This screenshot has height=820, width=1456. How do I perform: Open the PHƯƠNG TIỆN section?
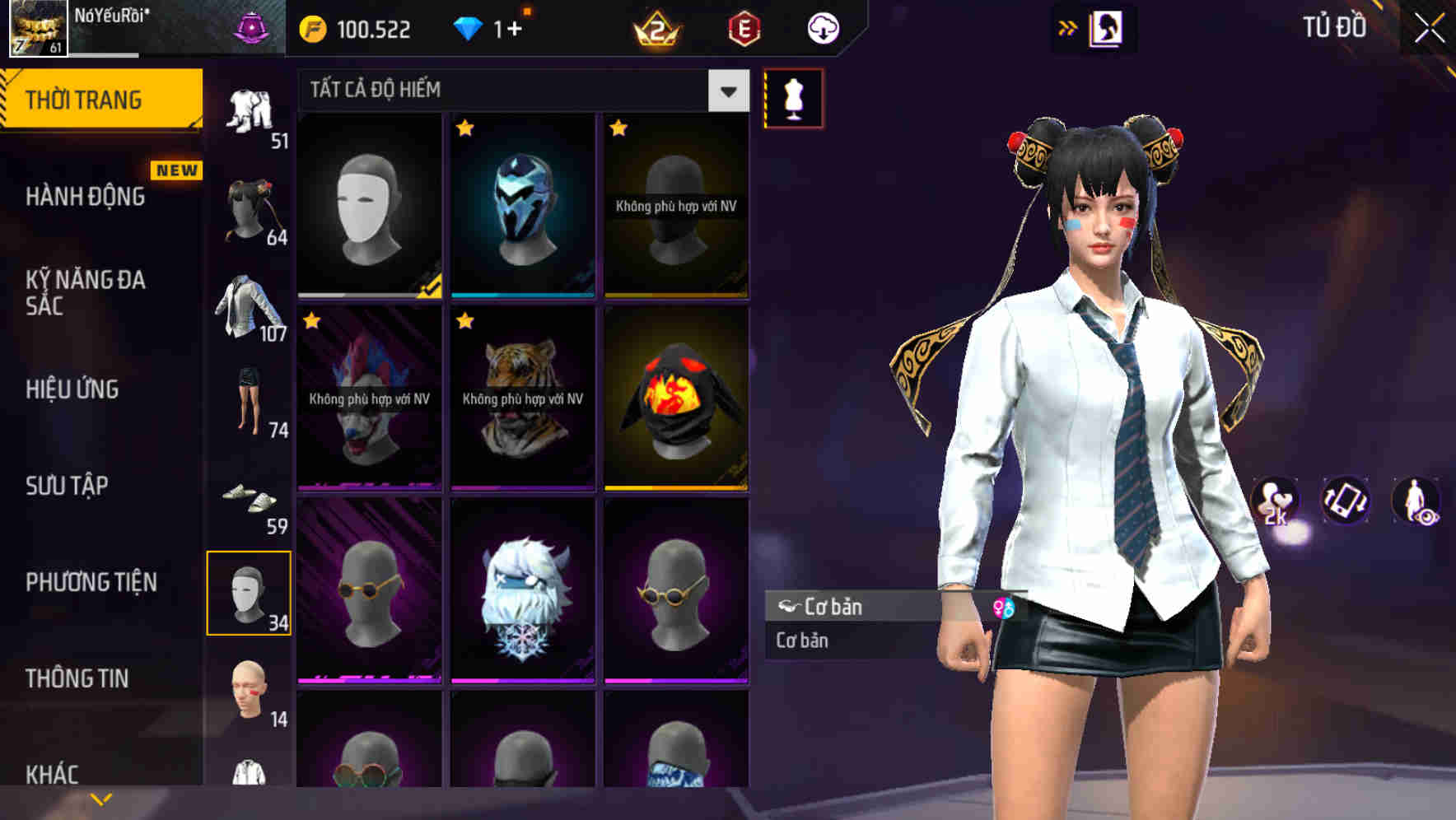coord(91,581)
